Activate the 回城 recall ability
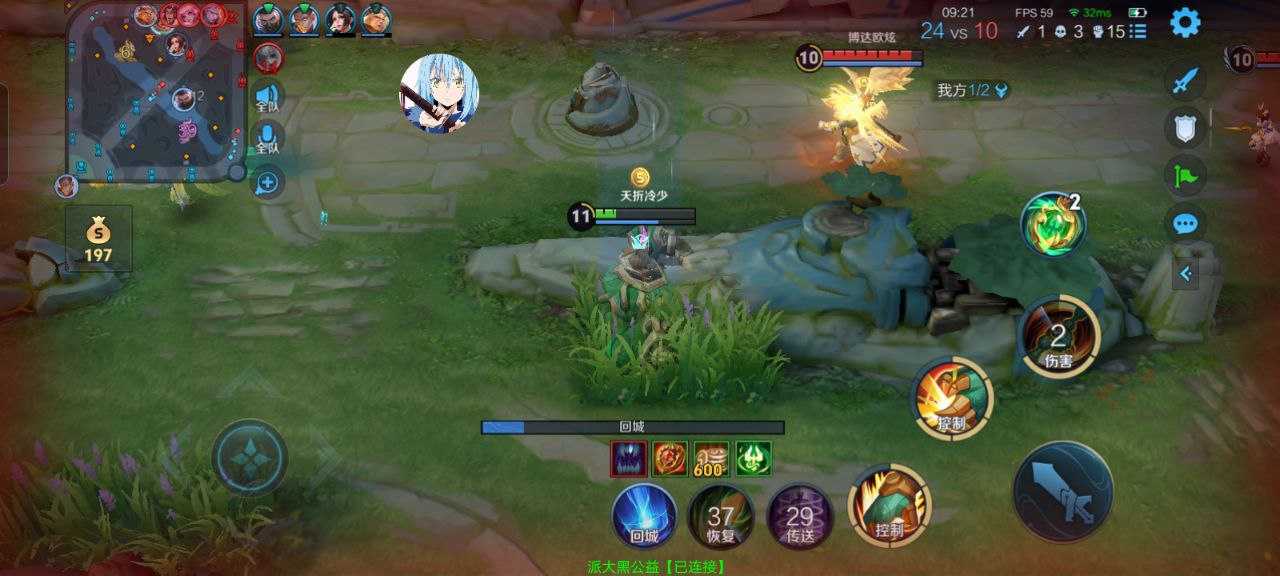Image resolution: width=1280 pixels, height=576 pixels. coord(644,516)
